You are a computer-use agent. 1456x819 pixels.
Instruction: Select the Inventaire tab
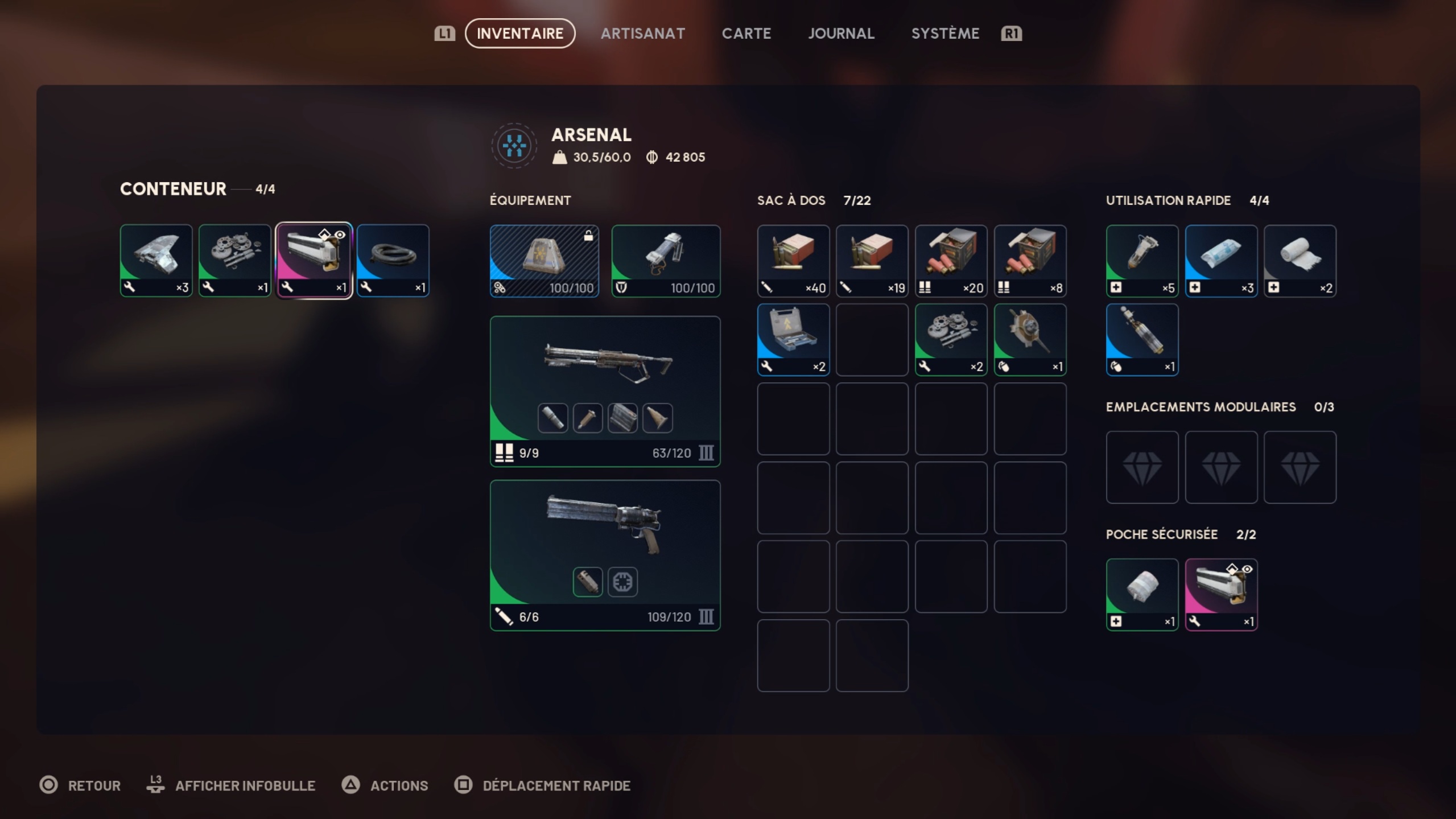coord(519,34)
